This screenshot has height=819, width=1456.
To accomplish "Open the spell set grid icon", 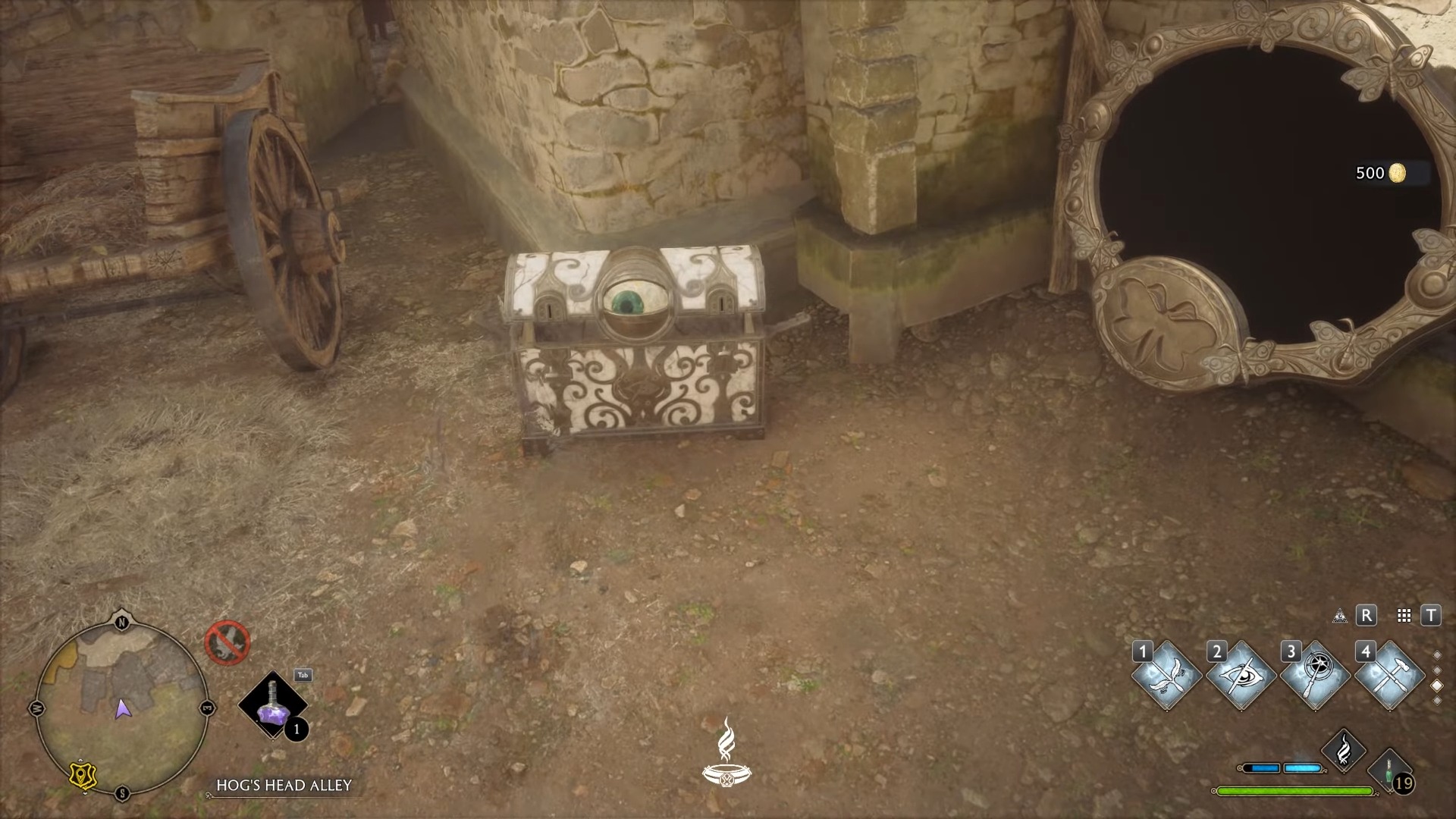I will tap(1404, 616).
